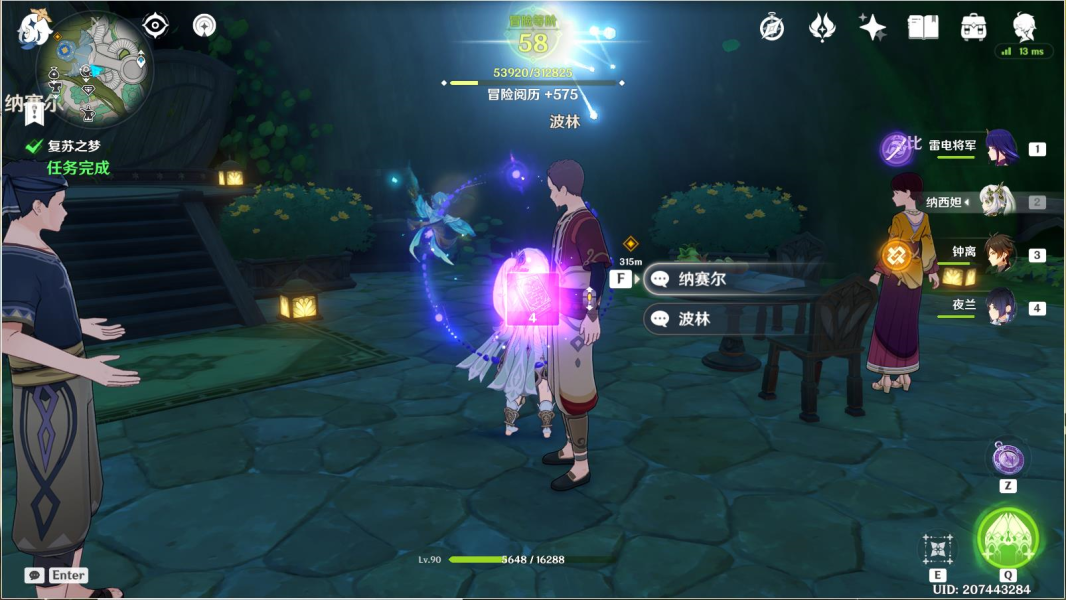Open the Paimon menu

(35, 28)
